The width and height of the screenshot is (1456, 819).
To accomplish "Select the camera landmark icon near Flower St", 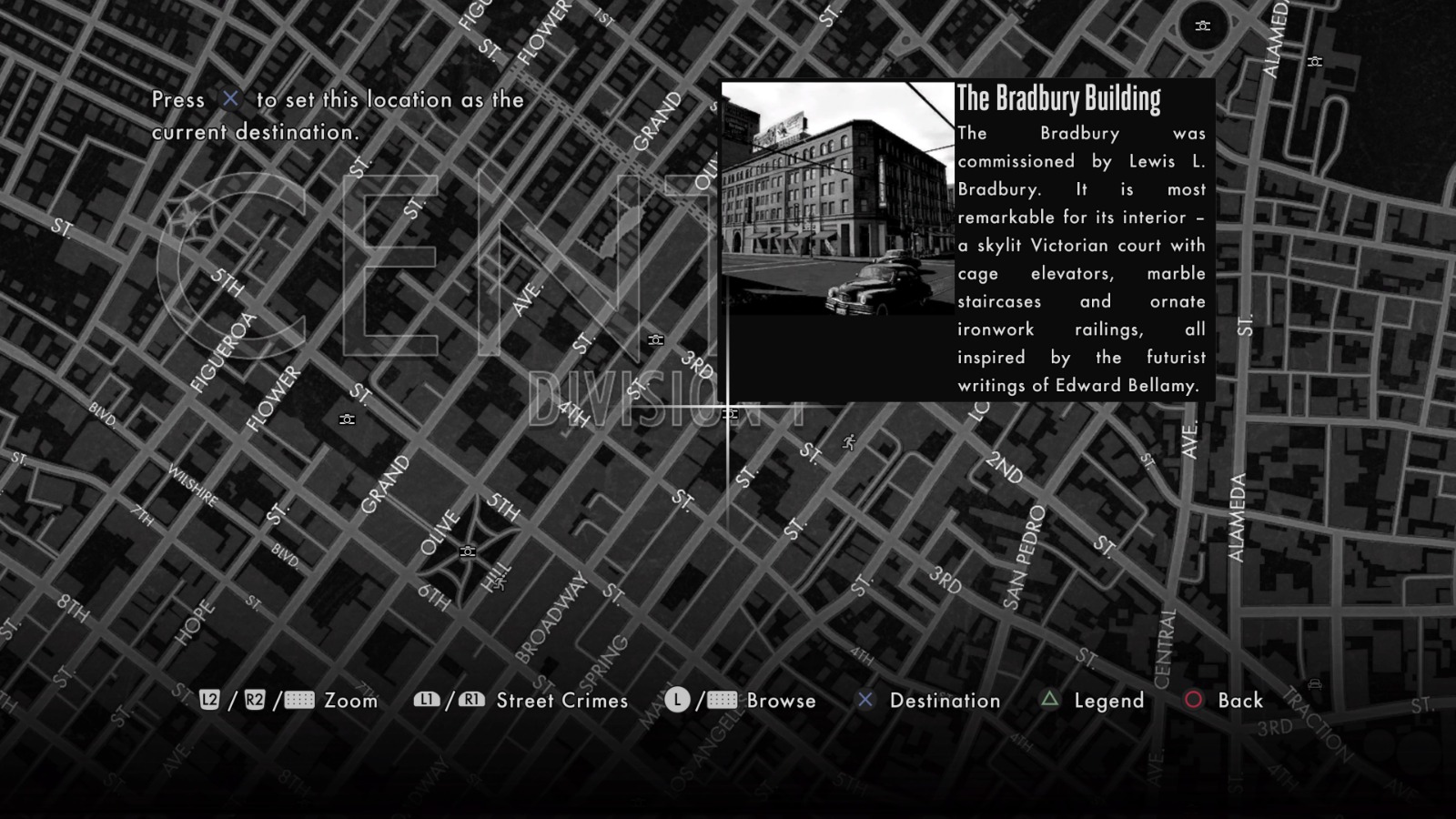I will tap(346, 419).
